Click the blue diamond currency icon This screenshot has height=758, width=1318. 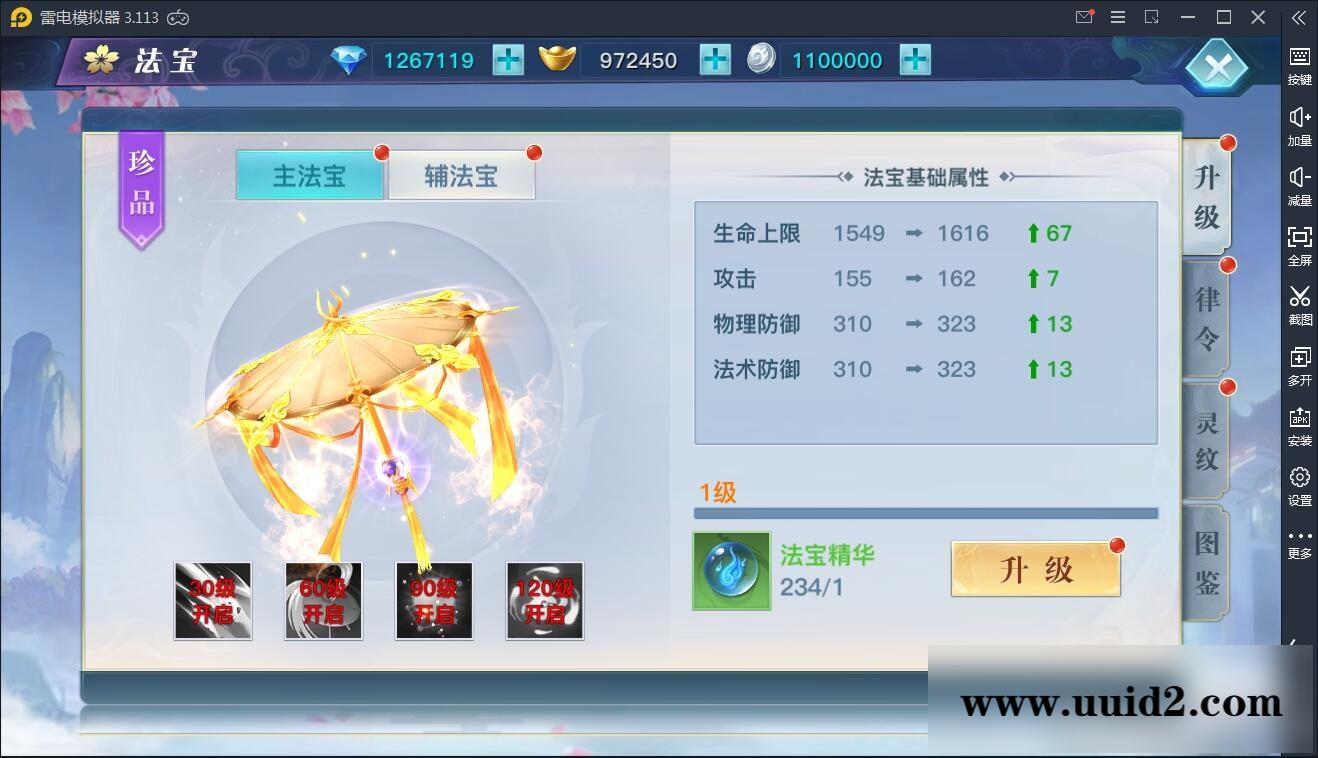click(x=347, y=60)
